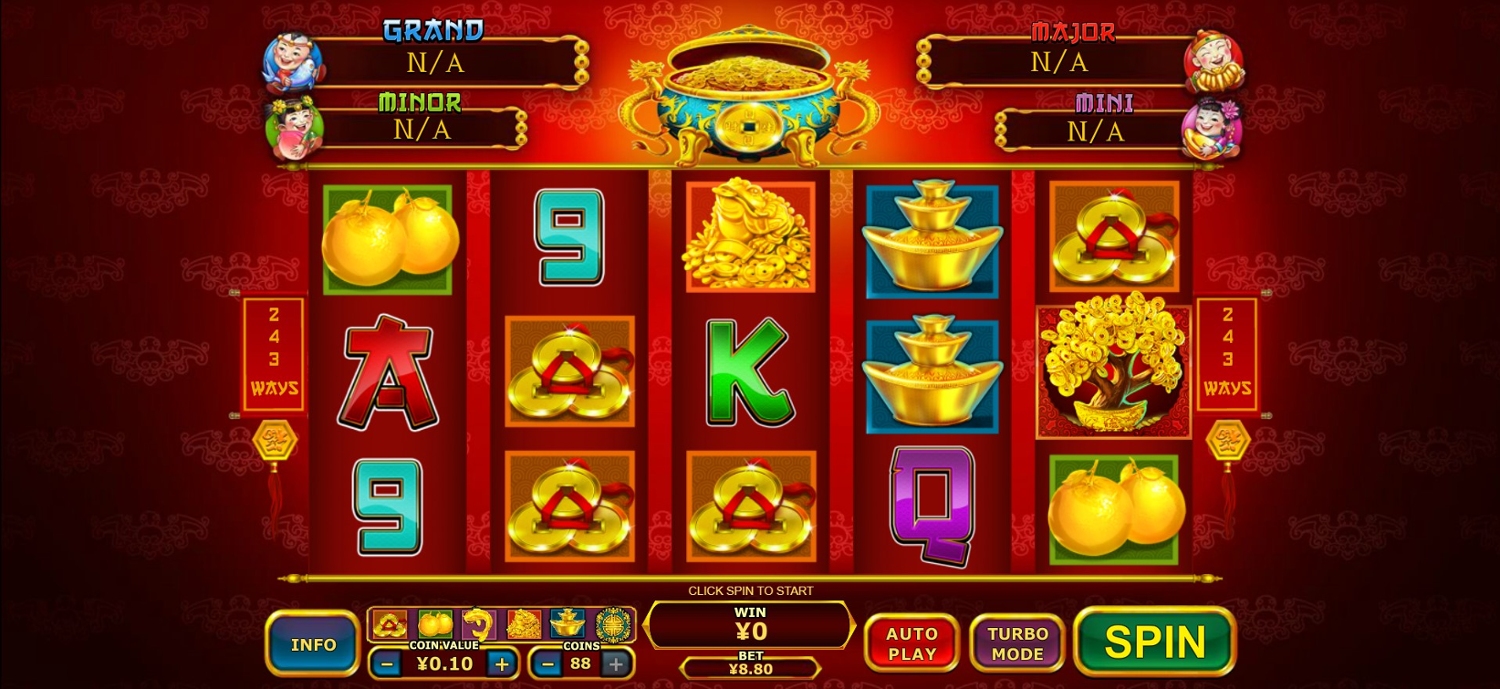The image size is (1500, 689).
Task: Open the INFO paytable
Action: click(x=313, y=644)
